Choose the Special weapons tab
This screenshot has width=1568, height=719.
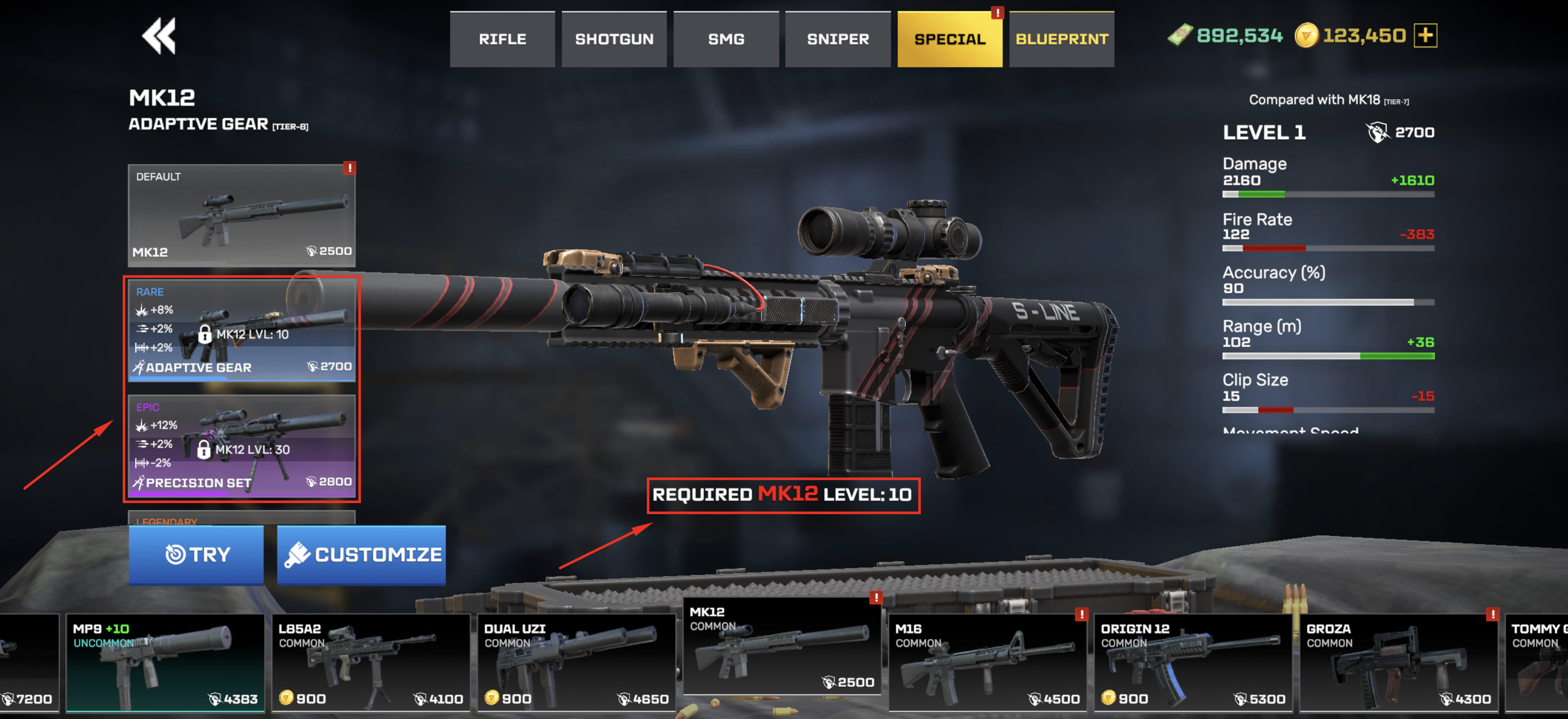pos(950,39)
